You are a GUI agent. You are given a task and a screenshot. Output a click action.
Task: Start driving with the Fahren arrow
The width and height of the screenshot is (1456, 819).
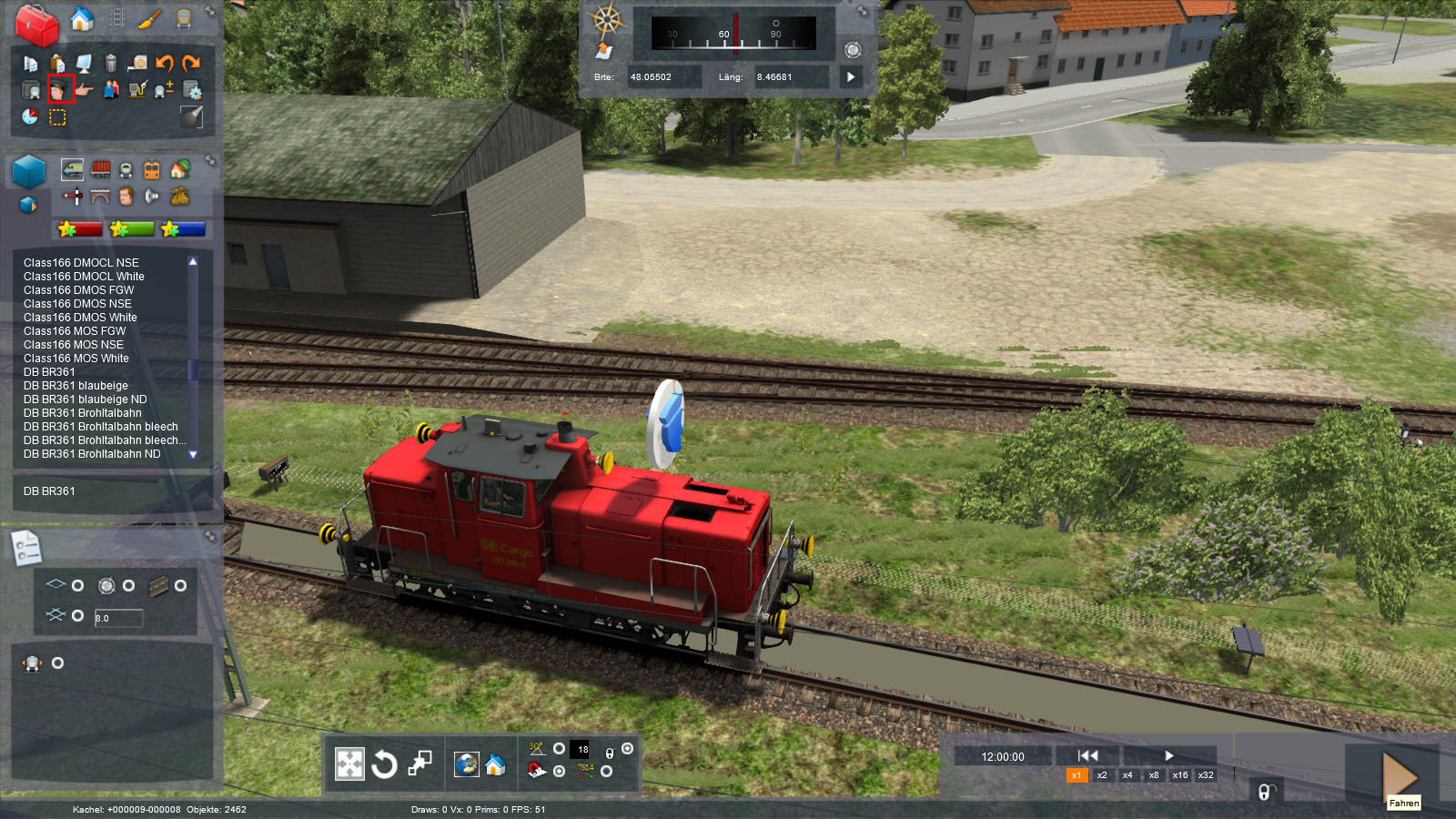(x=1400, y=775)
